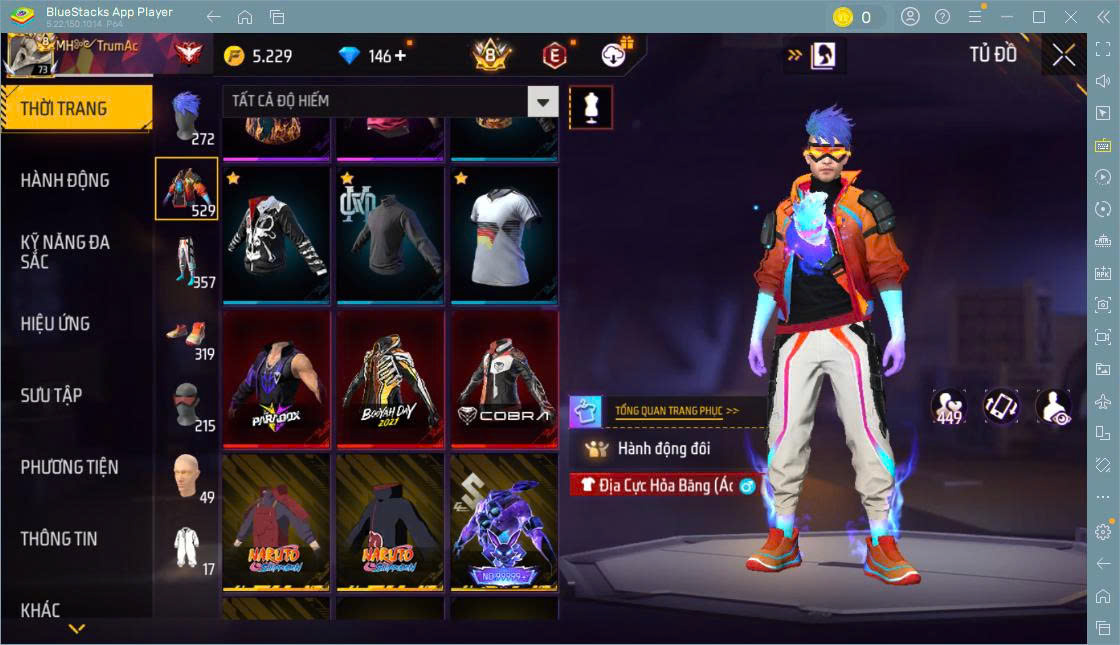The width and height of the screenshot is (1120, 645).
Task: Switch to Kỹ Năng Đa Sắc tab
Action: (66, 251)
